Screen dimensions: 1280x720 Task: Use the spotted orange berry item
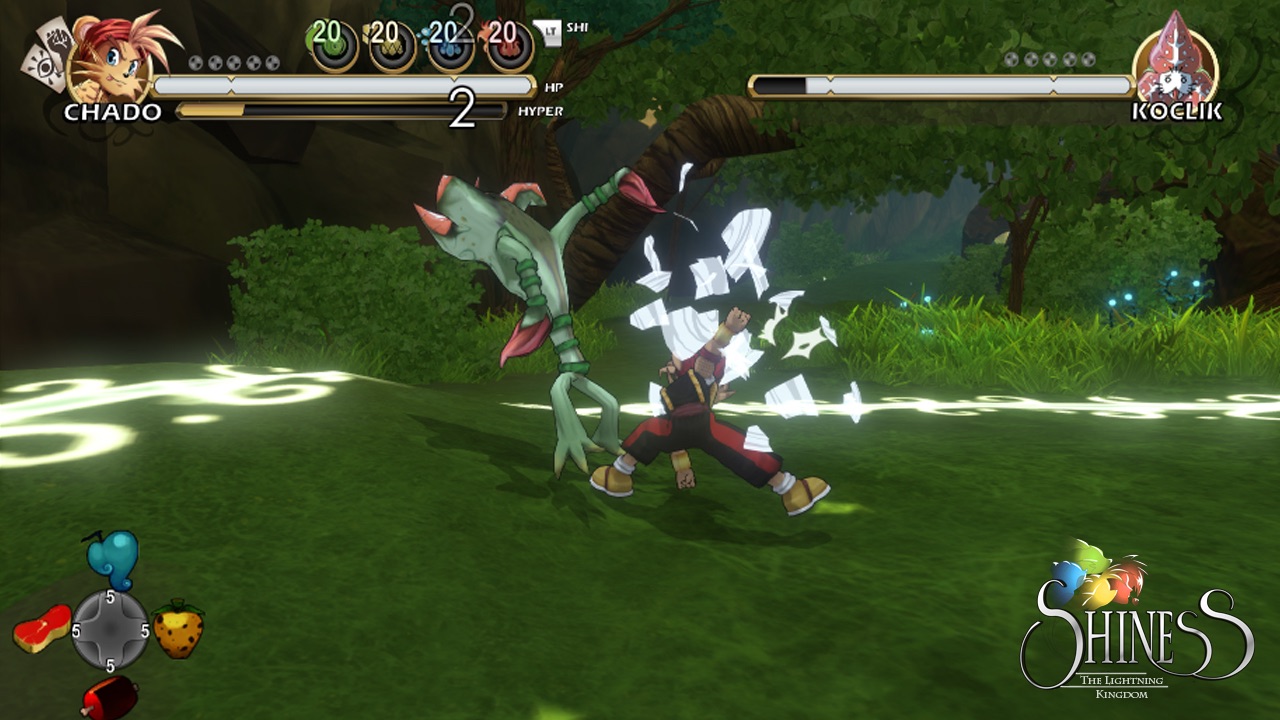[x=179, y=629]
